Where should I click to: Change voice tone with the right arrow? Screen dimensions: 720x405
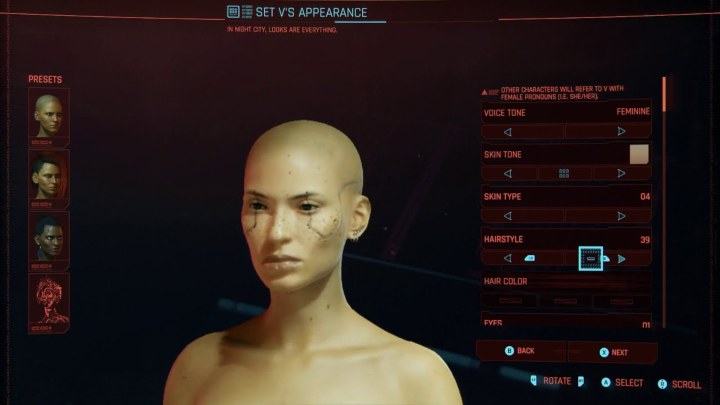click(x=621, y=131)
